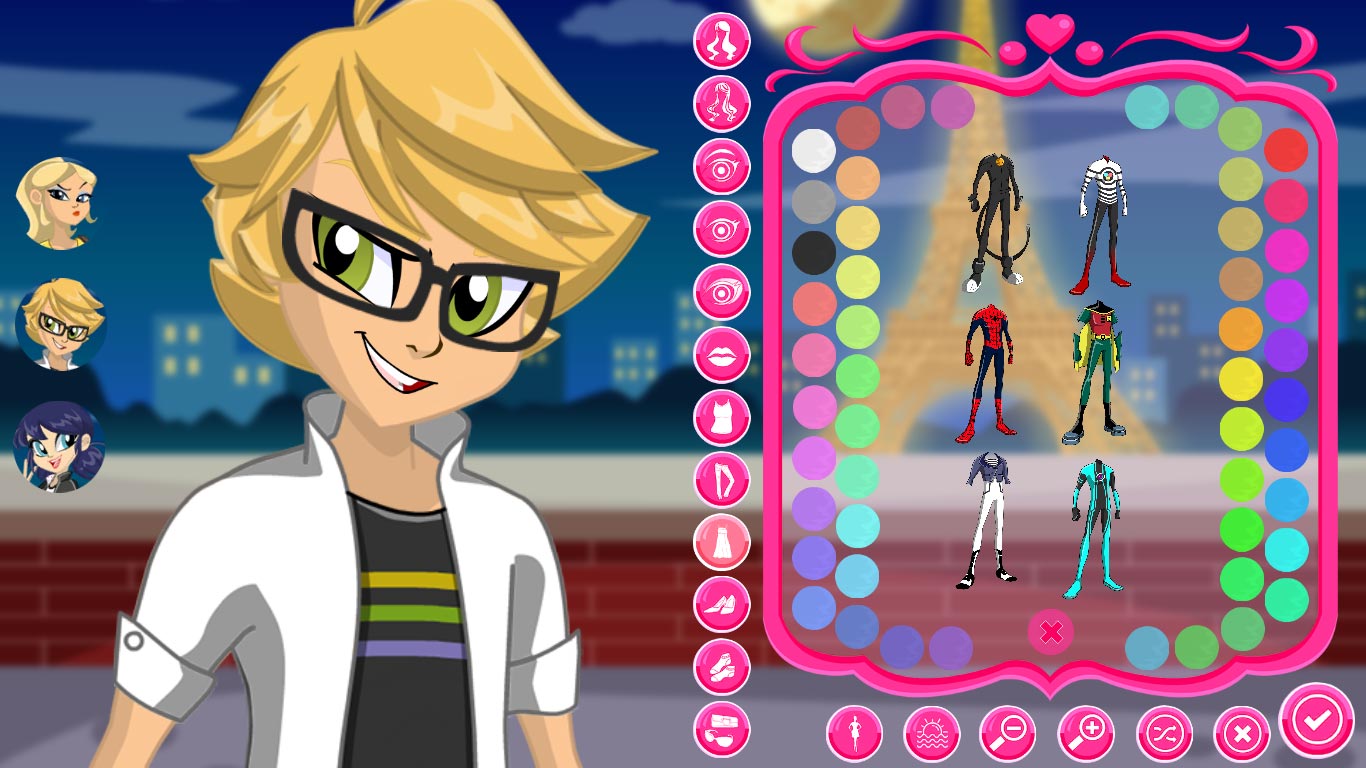Open the long back hair category icon
Image resolution: width=1366 pixels, height=768 pixels.
(x=722, y=105)
